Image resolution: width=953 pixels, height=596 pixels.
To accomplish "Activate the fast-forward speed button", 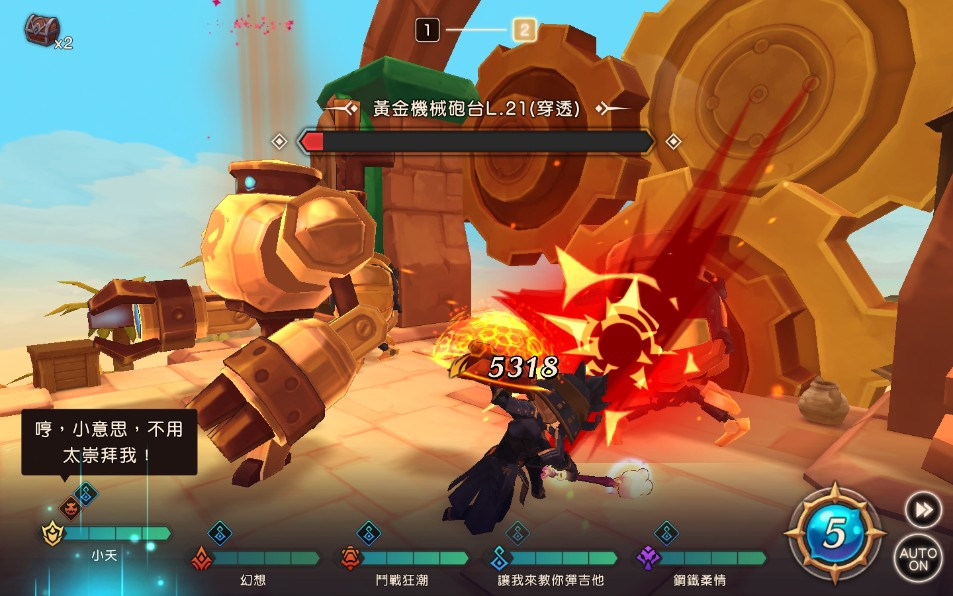I will (922, 510).
